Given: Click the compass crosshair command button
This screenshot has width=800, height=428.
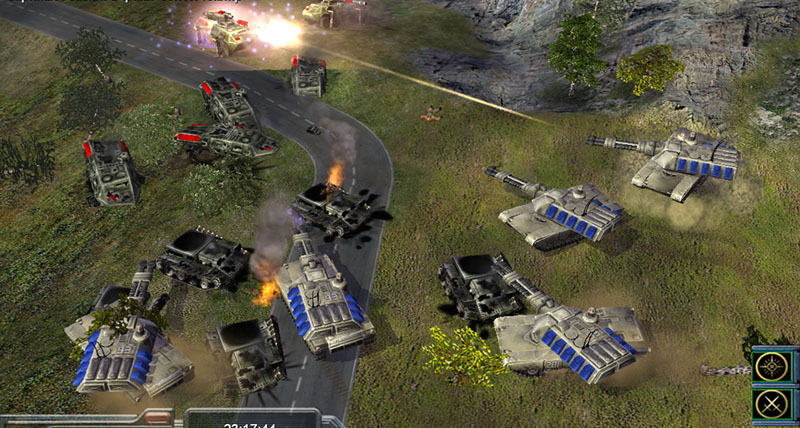Looking at the screenshot, I should pyautogui.click(x=772, y=367).
